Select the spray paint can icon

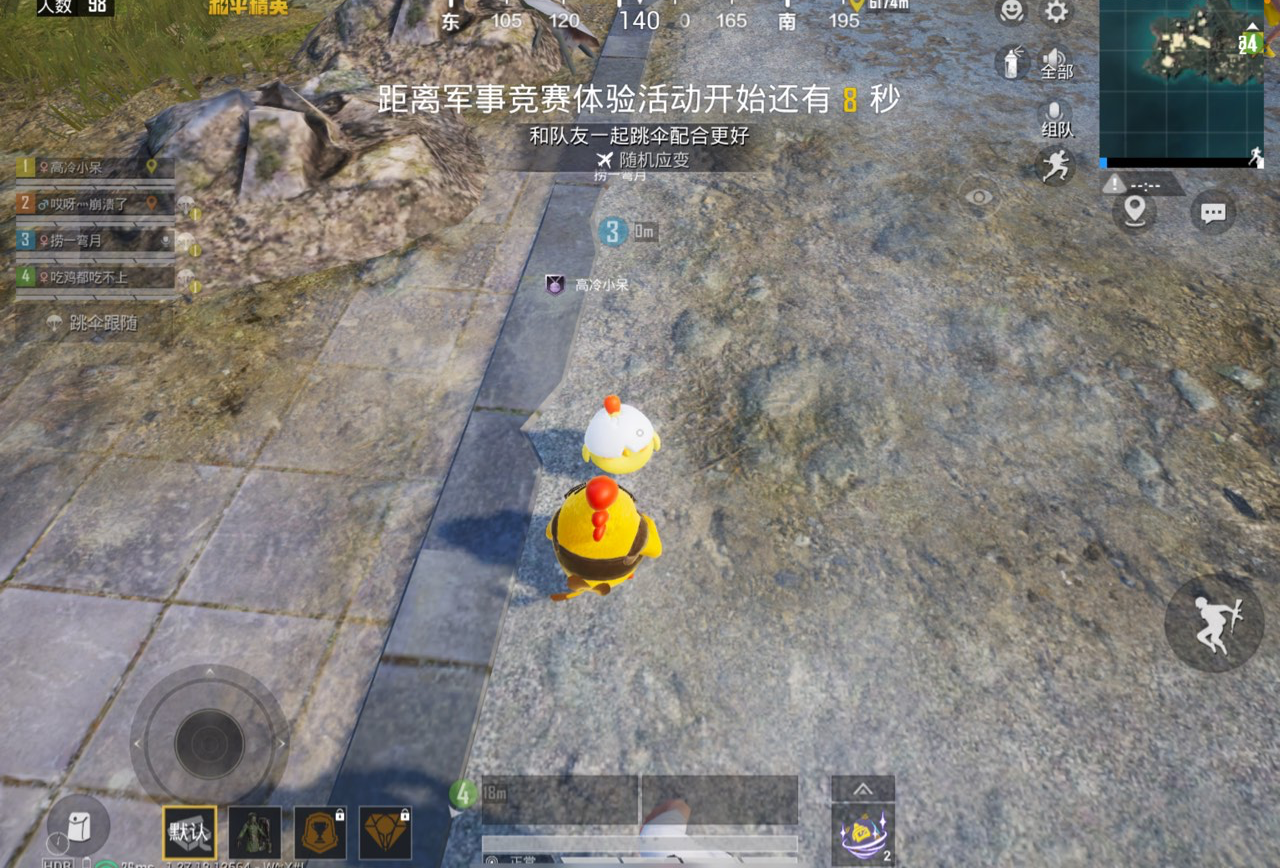1010,63
